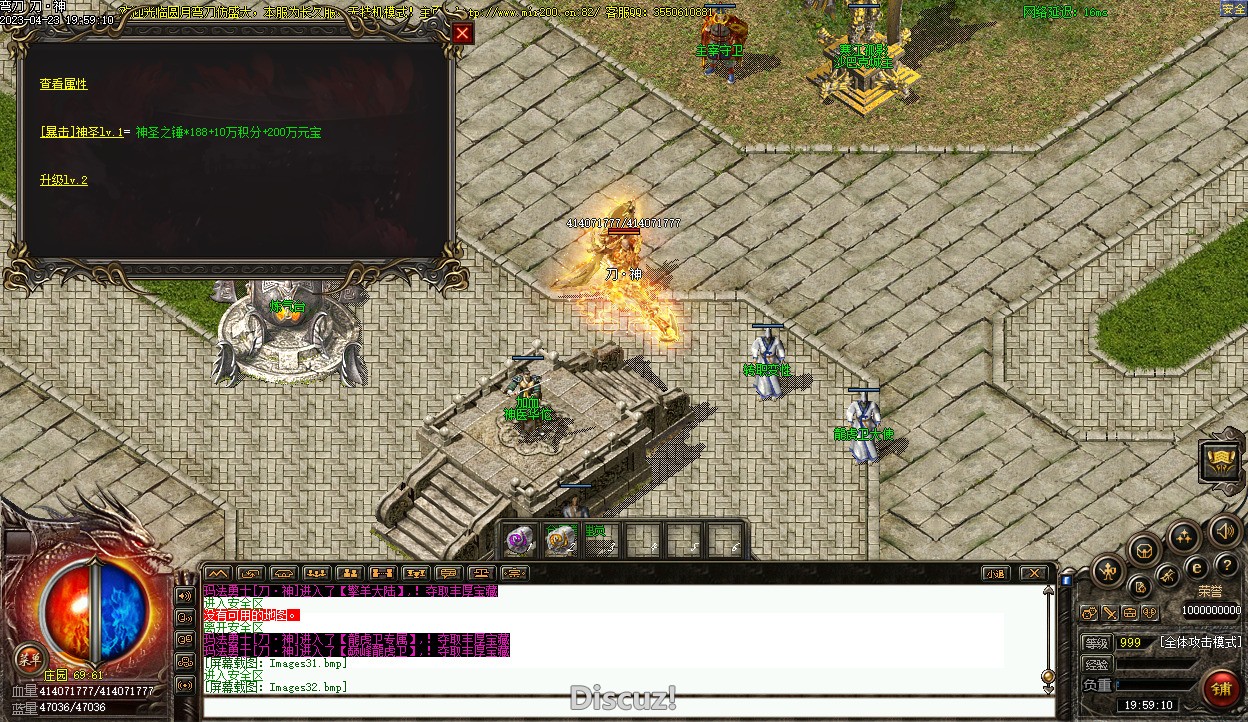Choose the 升级lv.2 upgrade option

click(x=64, y=180)
